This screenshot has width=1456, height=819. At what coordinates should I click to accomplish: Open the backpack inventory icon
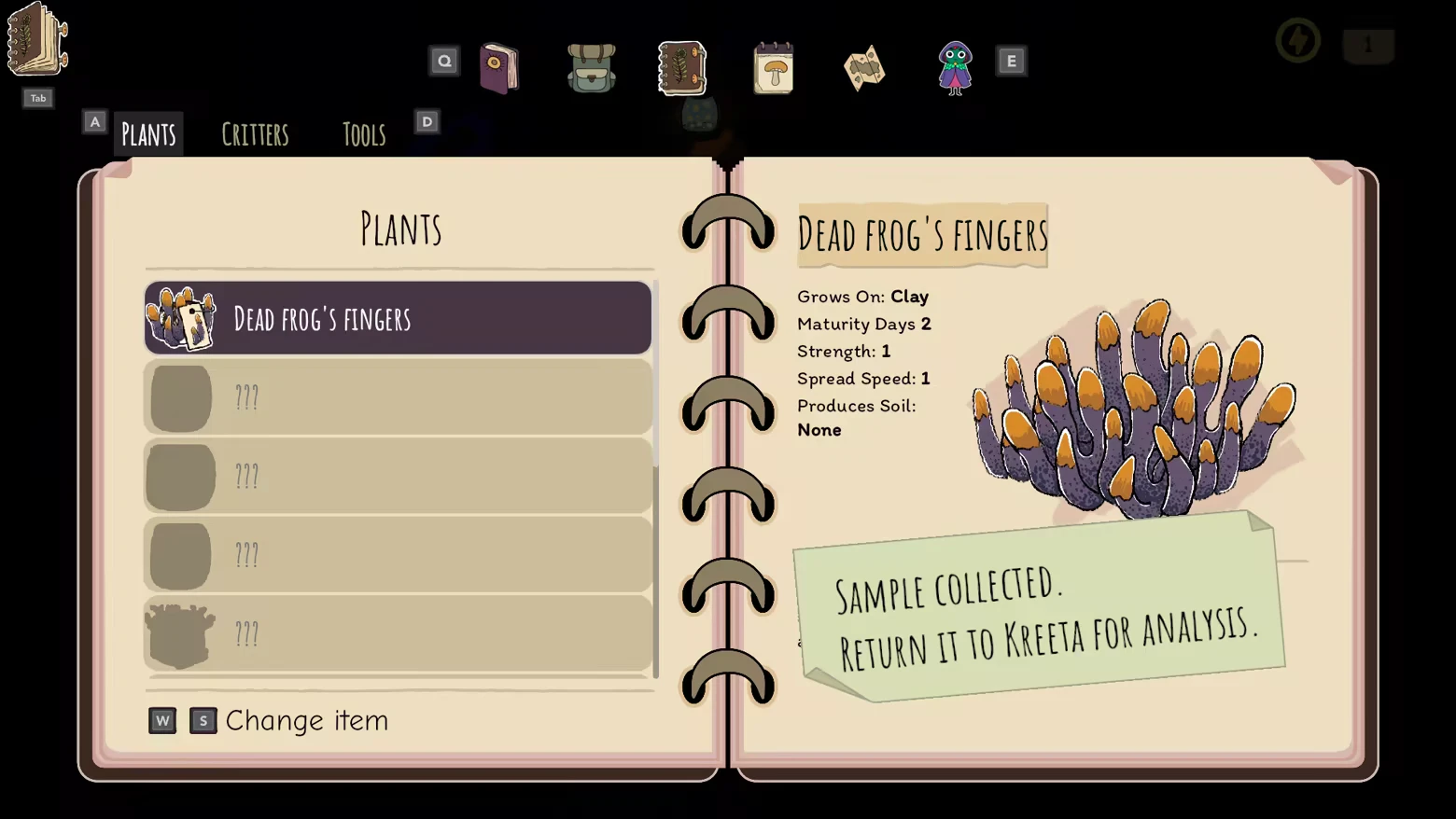click(x=592, y=68)
